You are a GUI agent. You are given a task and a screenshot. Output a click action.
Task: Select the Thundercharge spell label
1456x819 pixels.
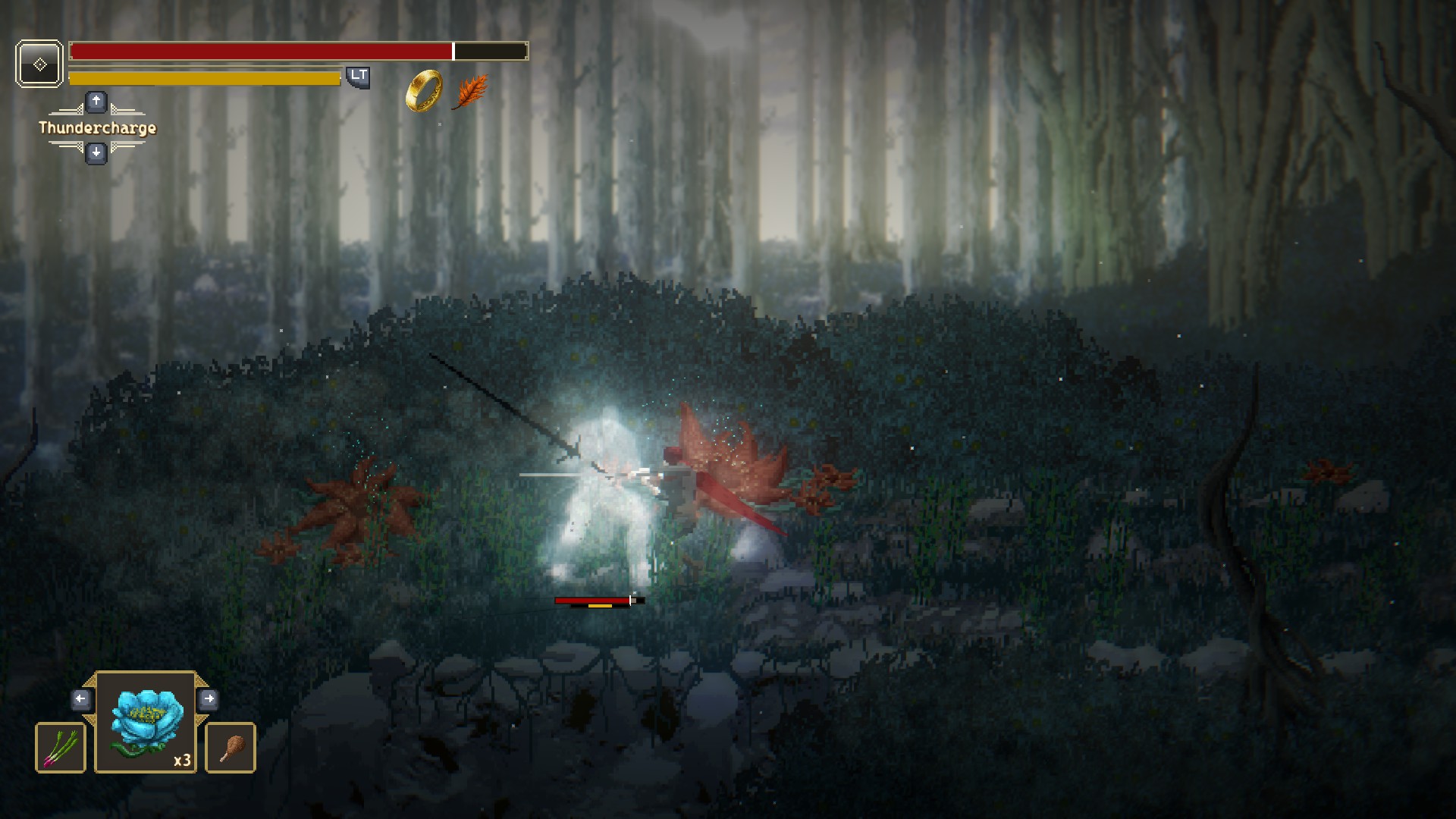97,127
